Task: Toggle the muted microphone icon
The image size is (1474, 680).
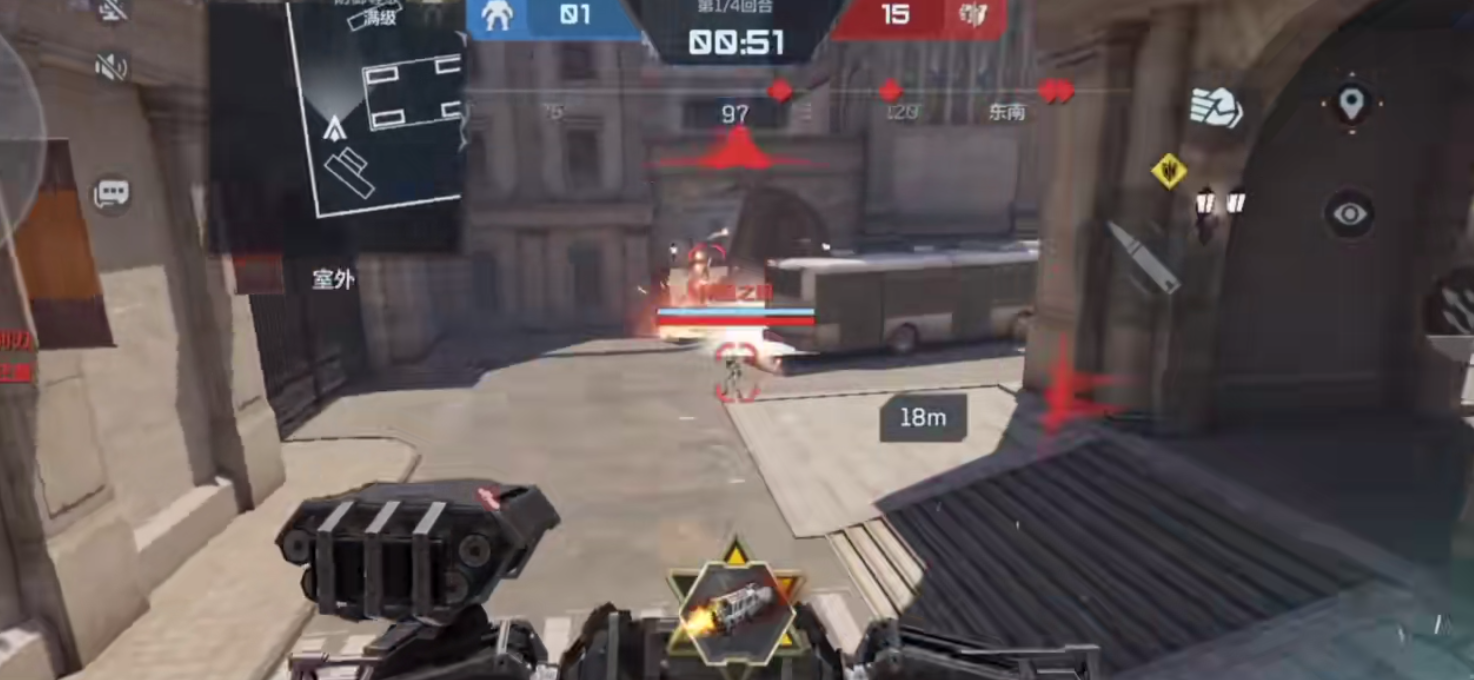Action: click(x=111, y=10)
